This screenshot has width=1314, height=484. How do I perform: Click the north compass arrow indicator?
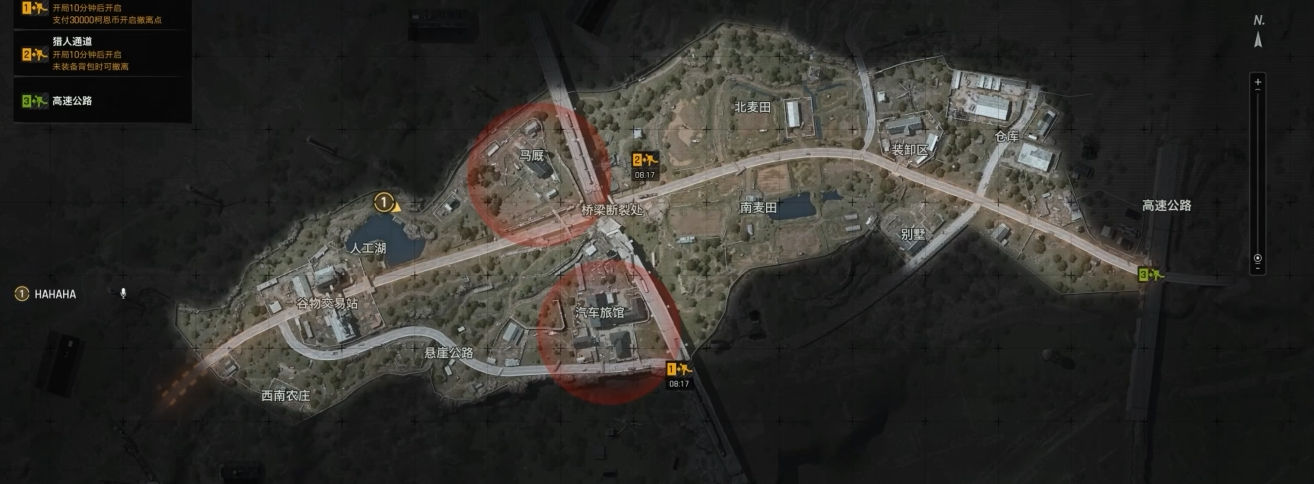1258,41
